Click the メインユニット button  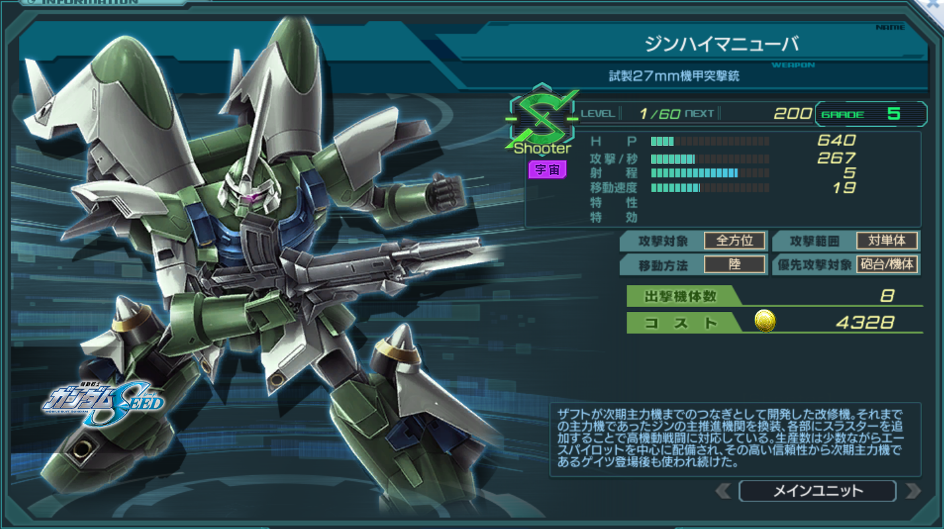click(x=817, y=491)
